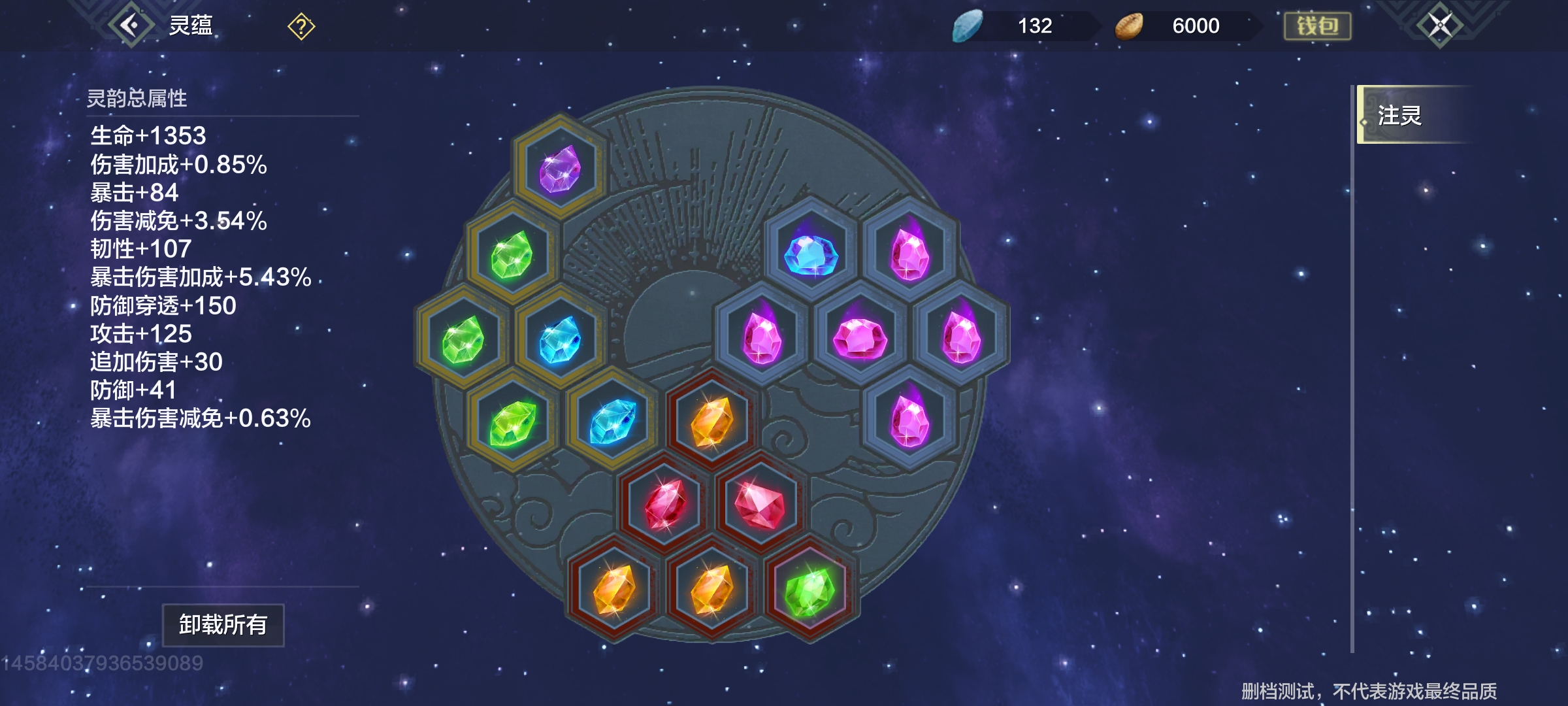Open the question mark help info

click(301, 27)
